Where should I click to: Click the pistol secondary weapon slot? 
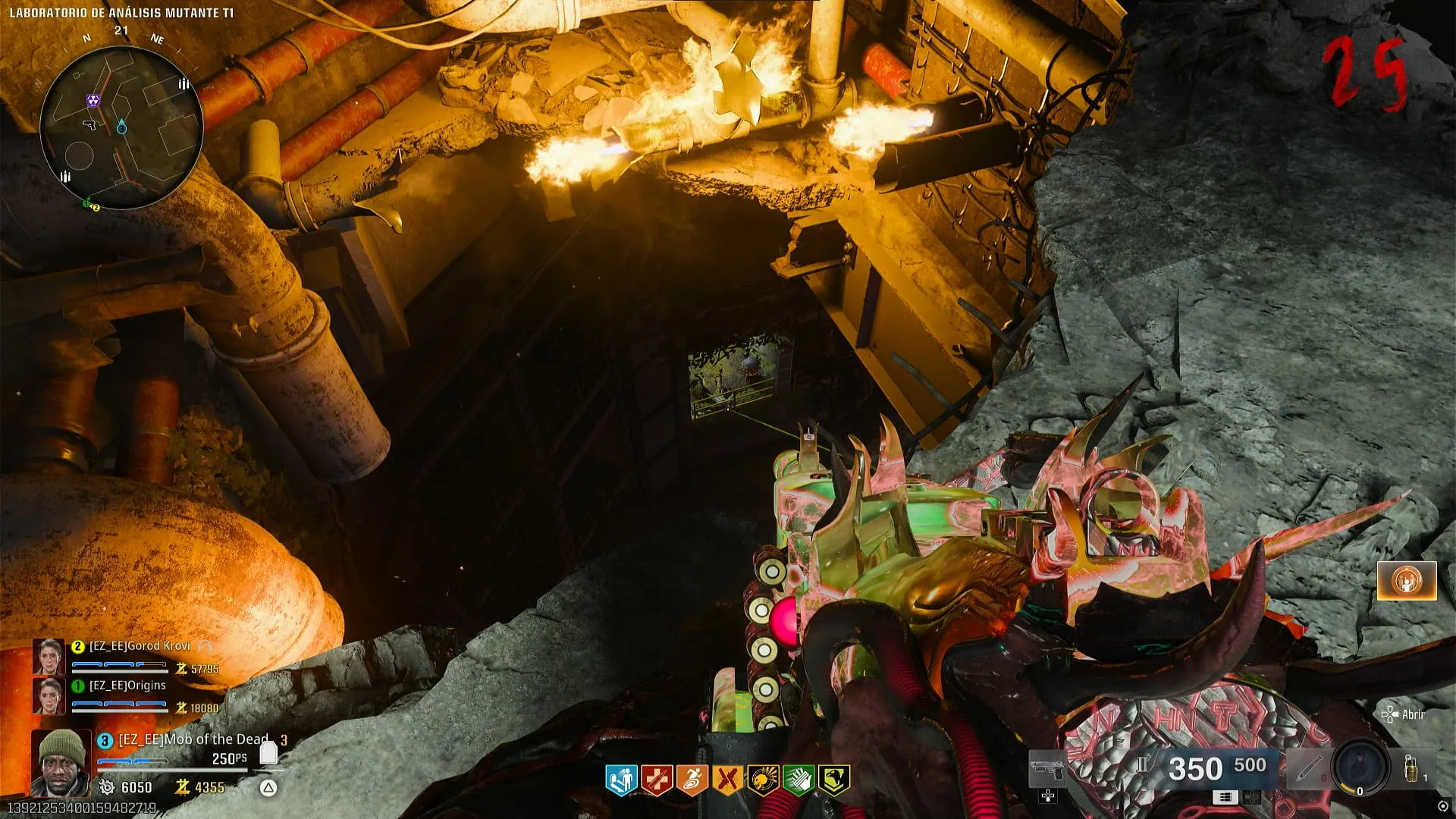pos(1047,770)
